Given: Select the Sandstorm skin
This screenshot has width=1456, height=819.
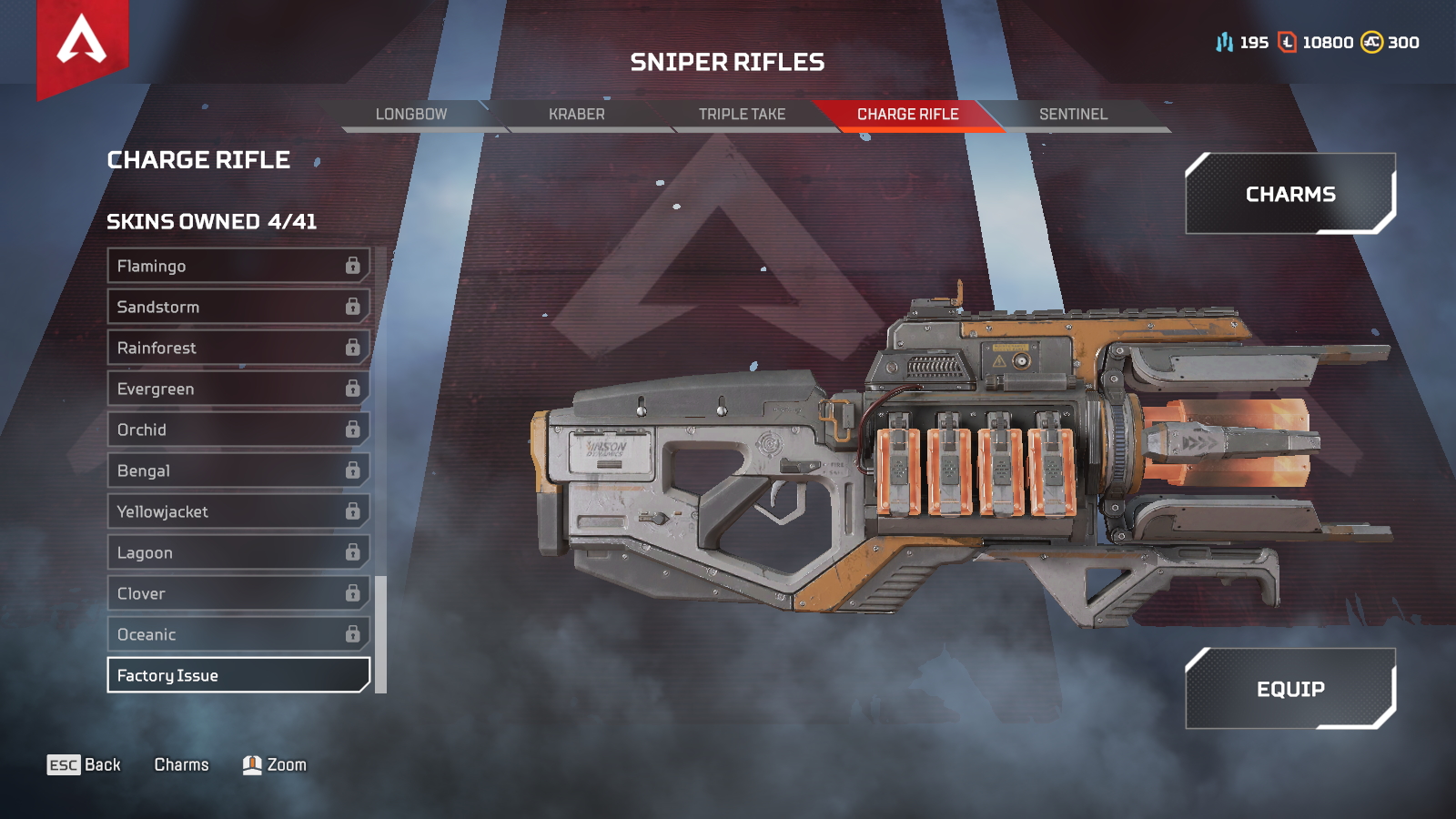Looking at the screenshot, I should point(218,307).
